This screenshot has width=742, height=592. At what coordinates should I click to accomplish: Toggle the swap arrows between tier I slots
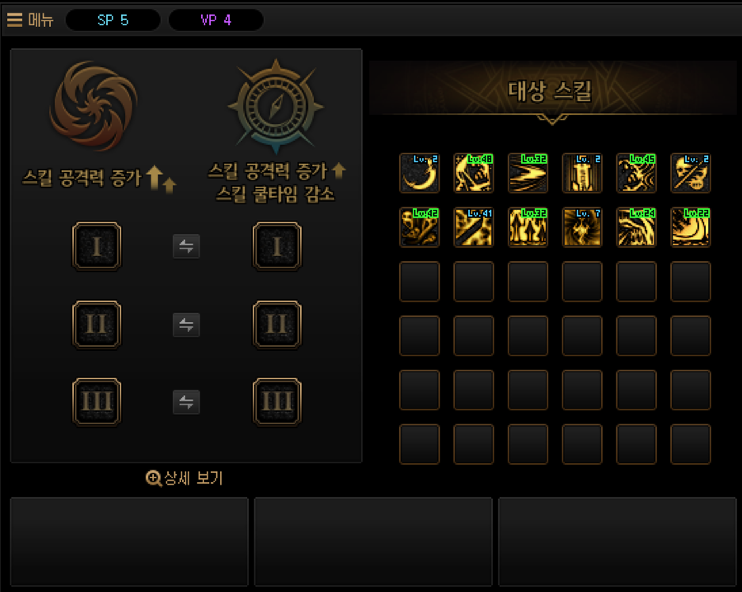186,246
